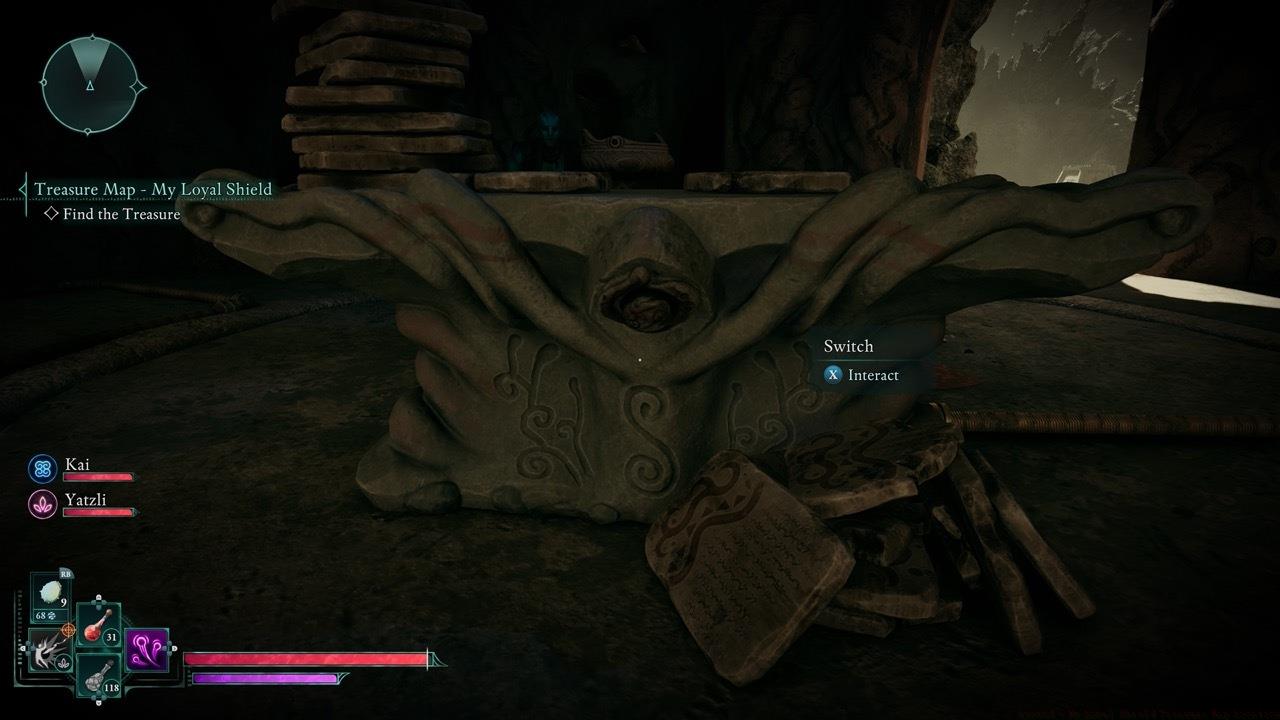The height and width of the screenshot is (720, 1280).
Task: Click the Switch label above the prompt
Action: tap(848, 345)
